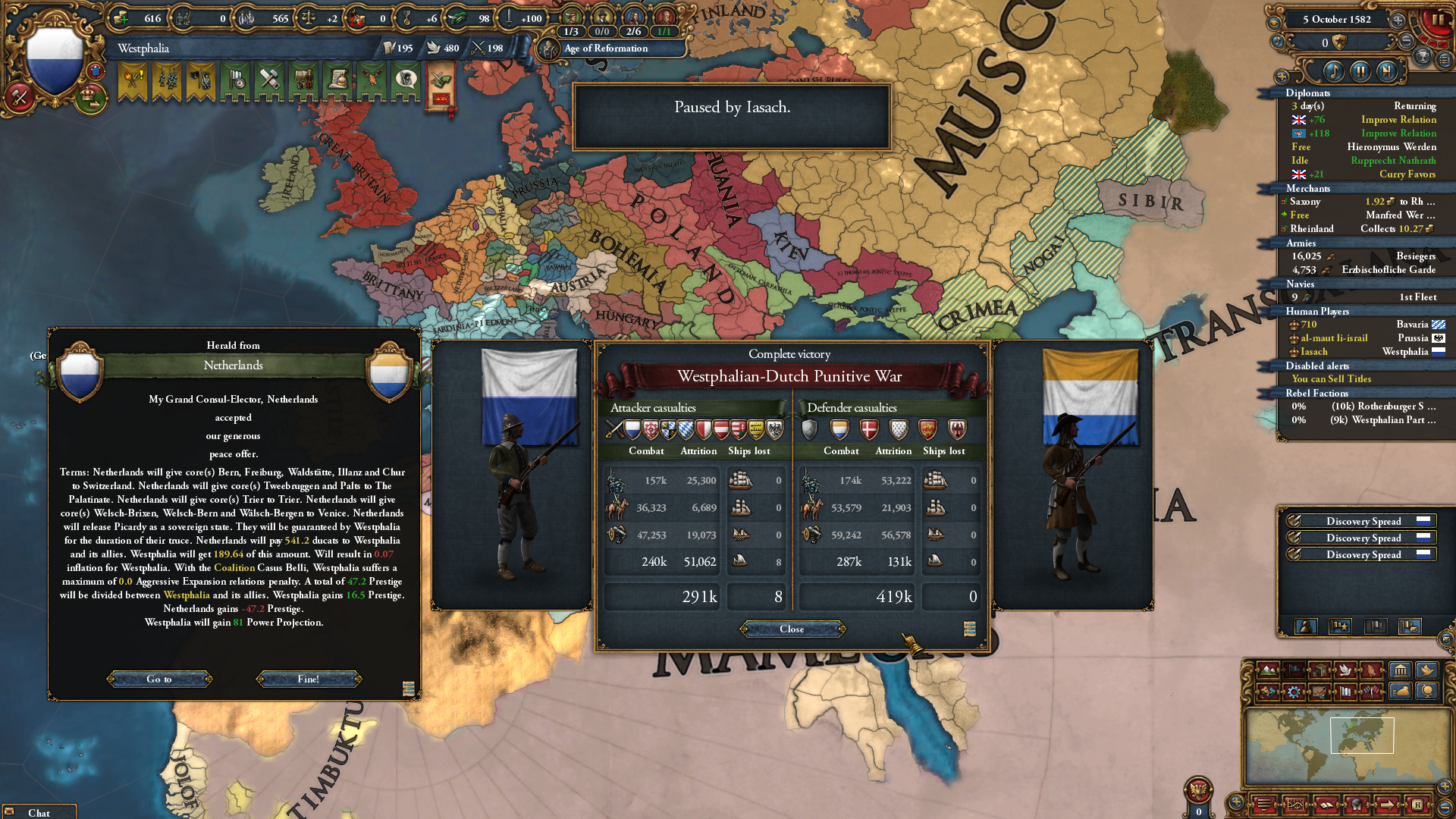
Task: Open the first Discovery Spread notification
Action: (1363, 521)
